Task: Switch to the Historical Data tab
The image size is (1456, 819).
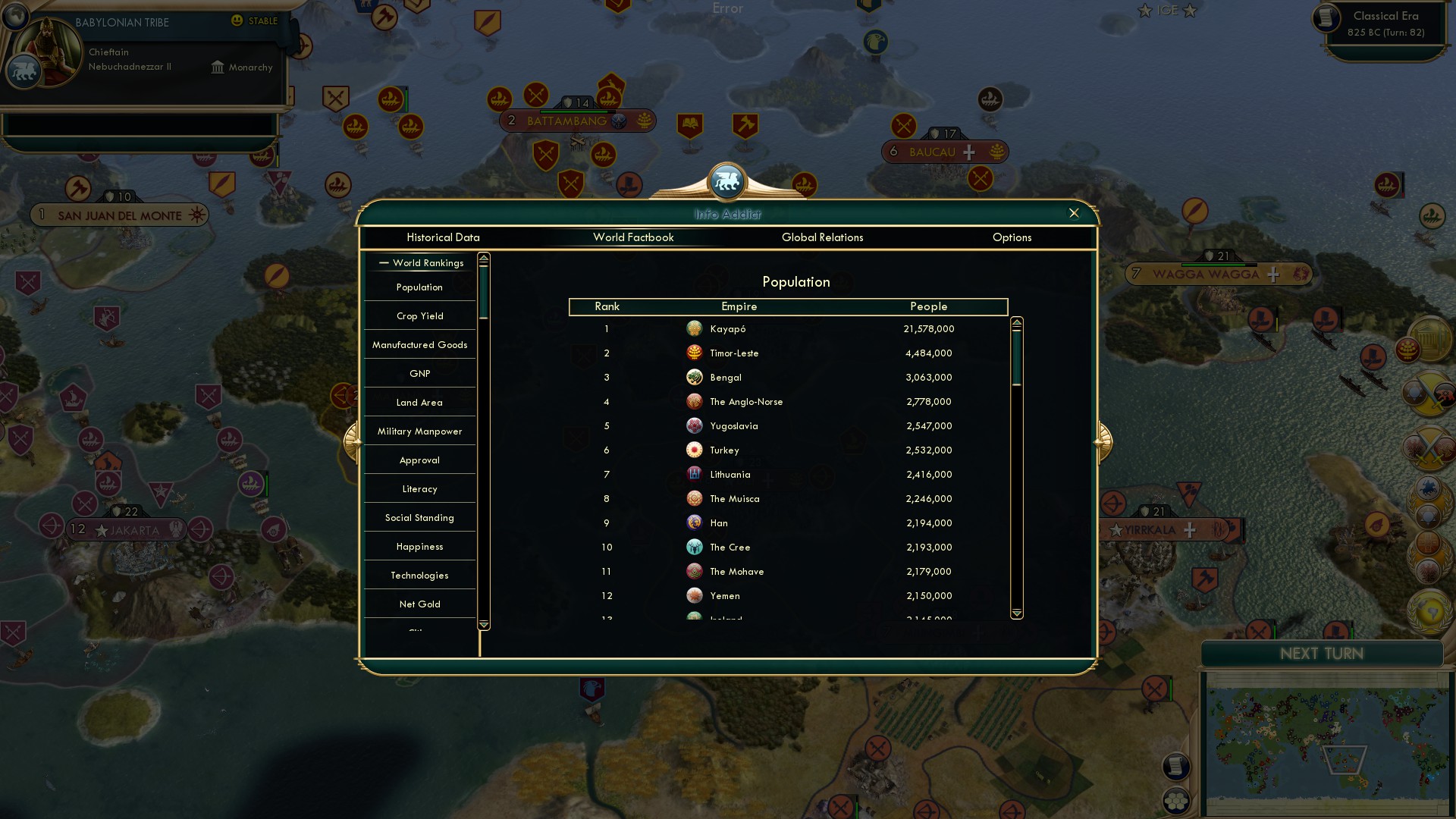Action: (x=443, y=237)
